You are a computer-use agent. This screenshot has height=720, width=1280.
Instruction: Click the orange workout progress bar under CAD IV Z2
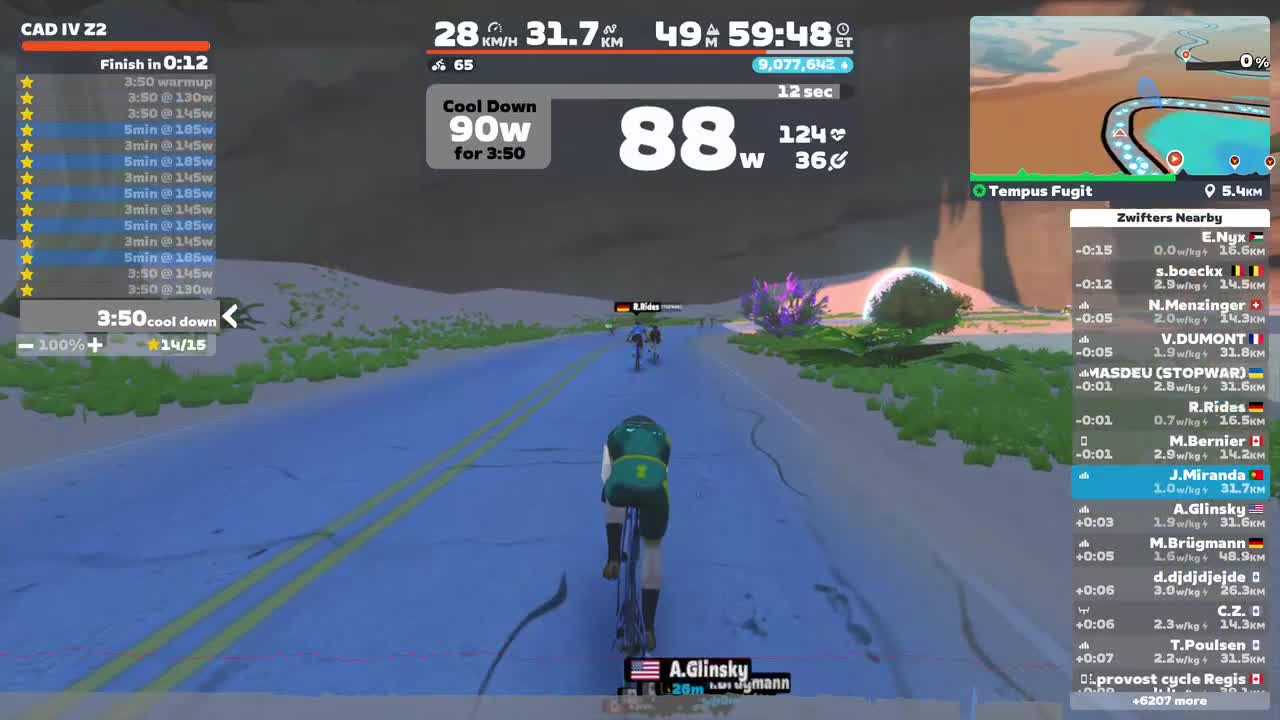(x=116, y=45)
